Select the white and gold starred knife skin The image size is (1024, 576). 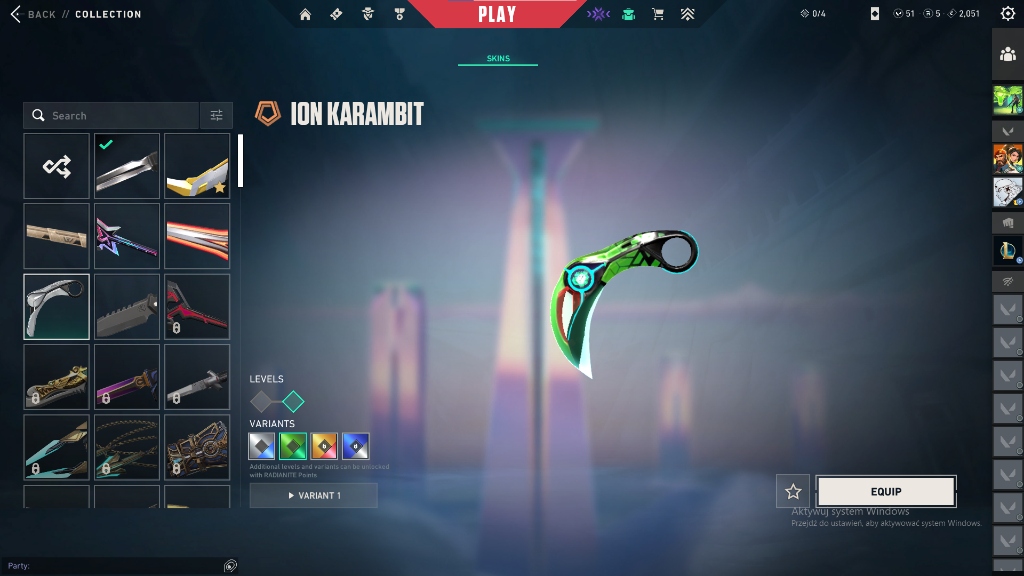197,166
